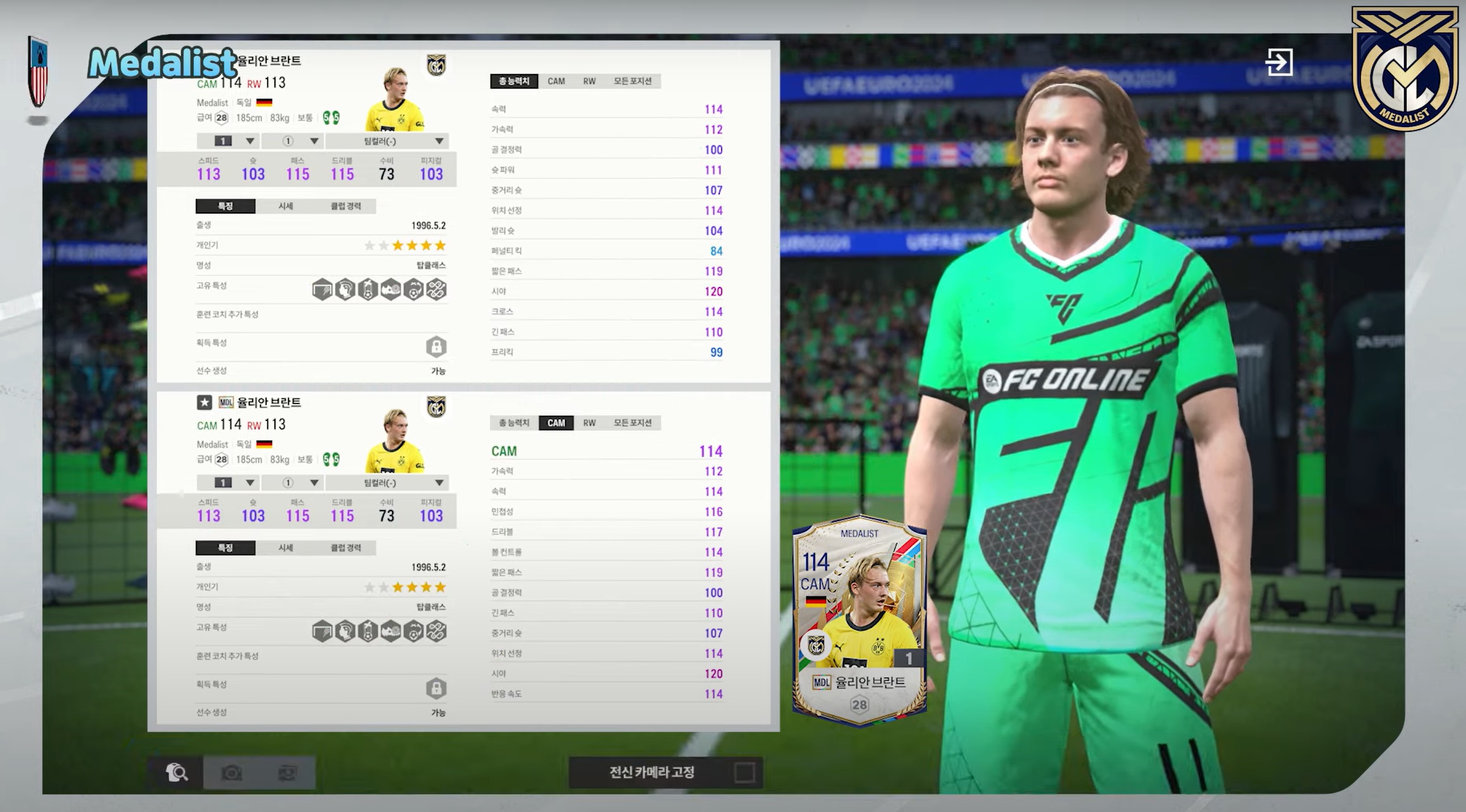The image size is (1466, 812).
Task: Select the highlighted 총 능력치 stats tab
Action: pyautogui.click(x=514, y=82)
